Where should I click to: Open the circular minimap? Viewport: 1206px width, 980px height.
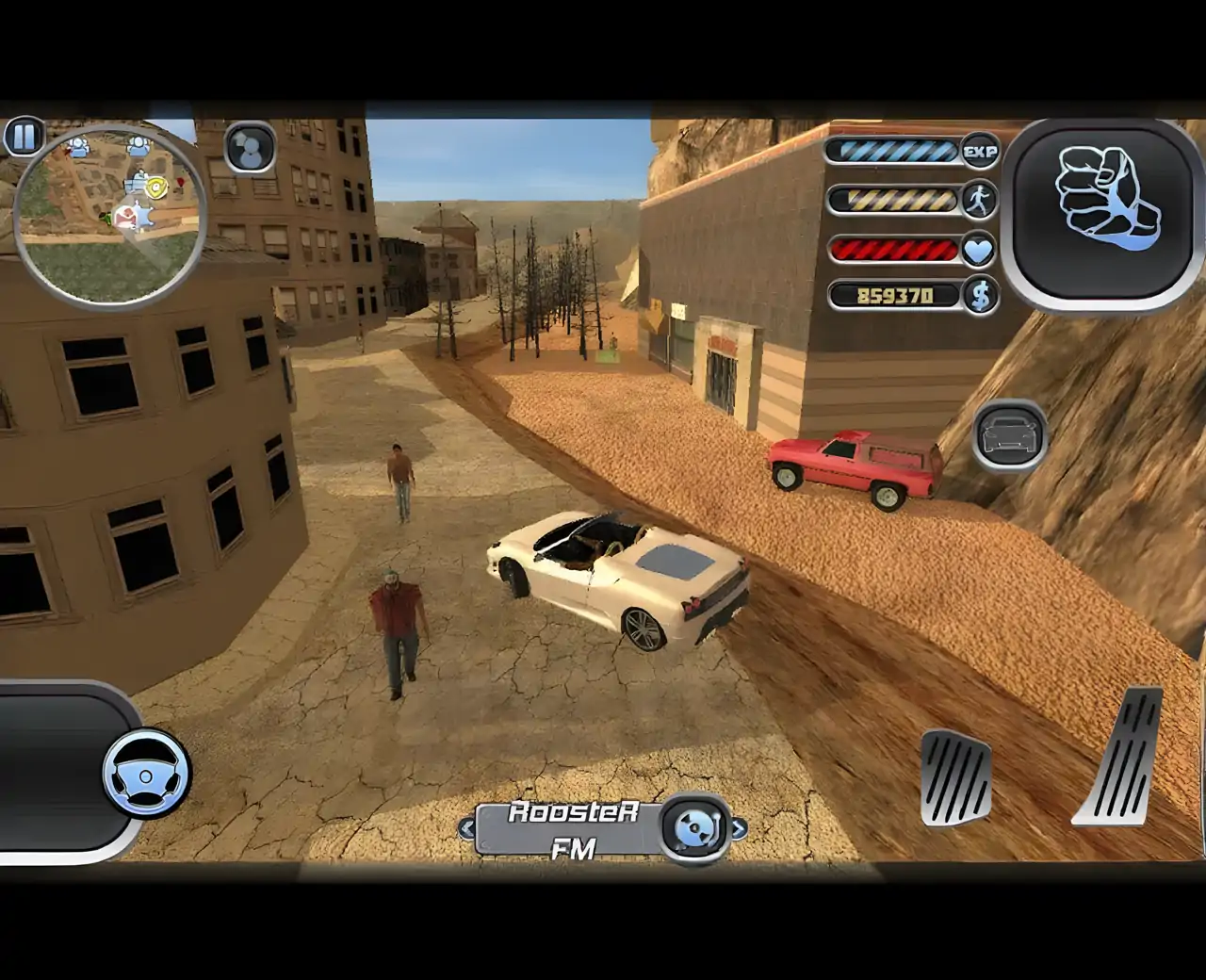(x=110, y=219)
